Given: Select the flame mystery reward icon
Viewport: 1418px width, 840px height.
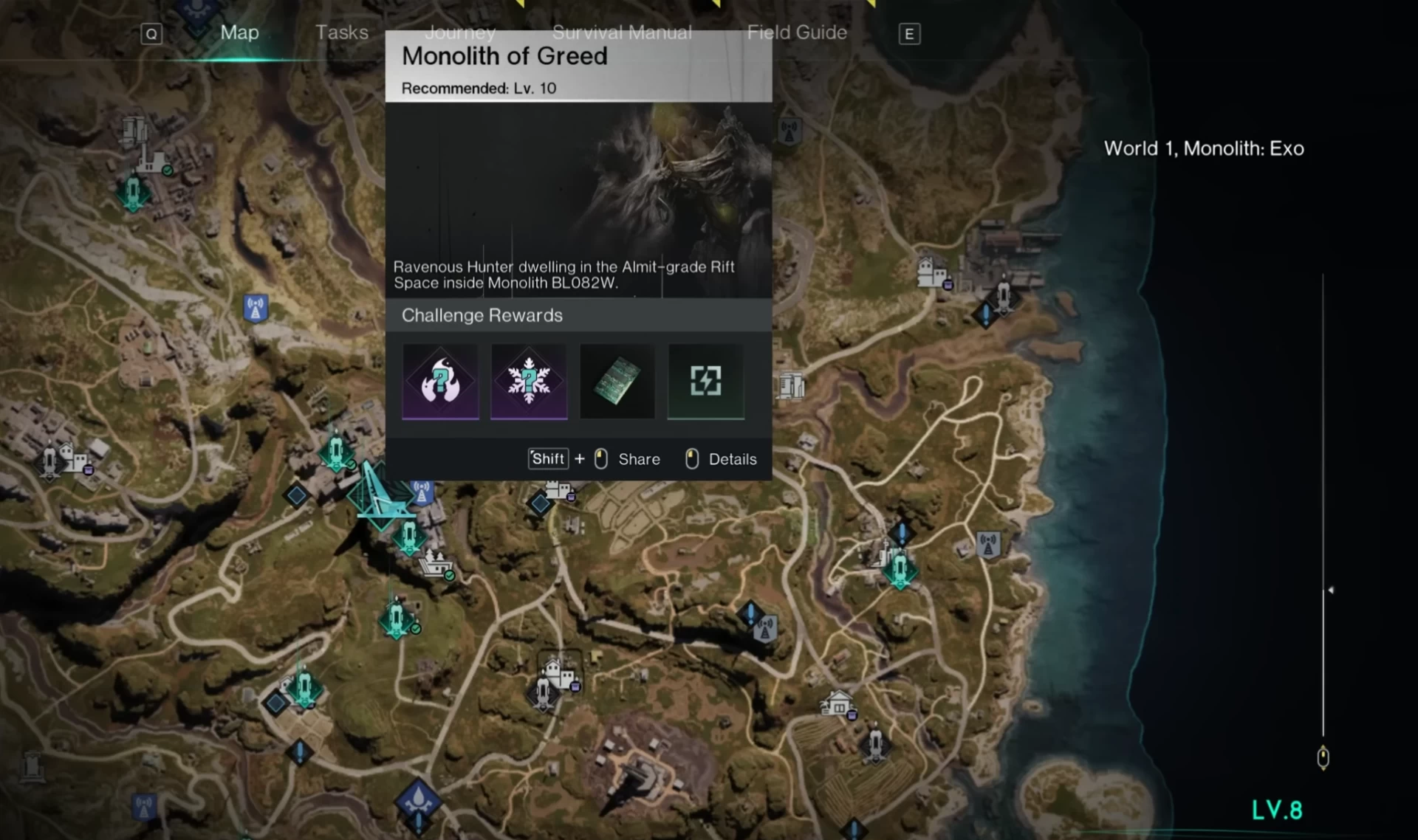Looking at the screenshot, I should click(x=440, y=381).
